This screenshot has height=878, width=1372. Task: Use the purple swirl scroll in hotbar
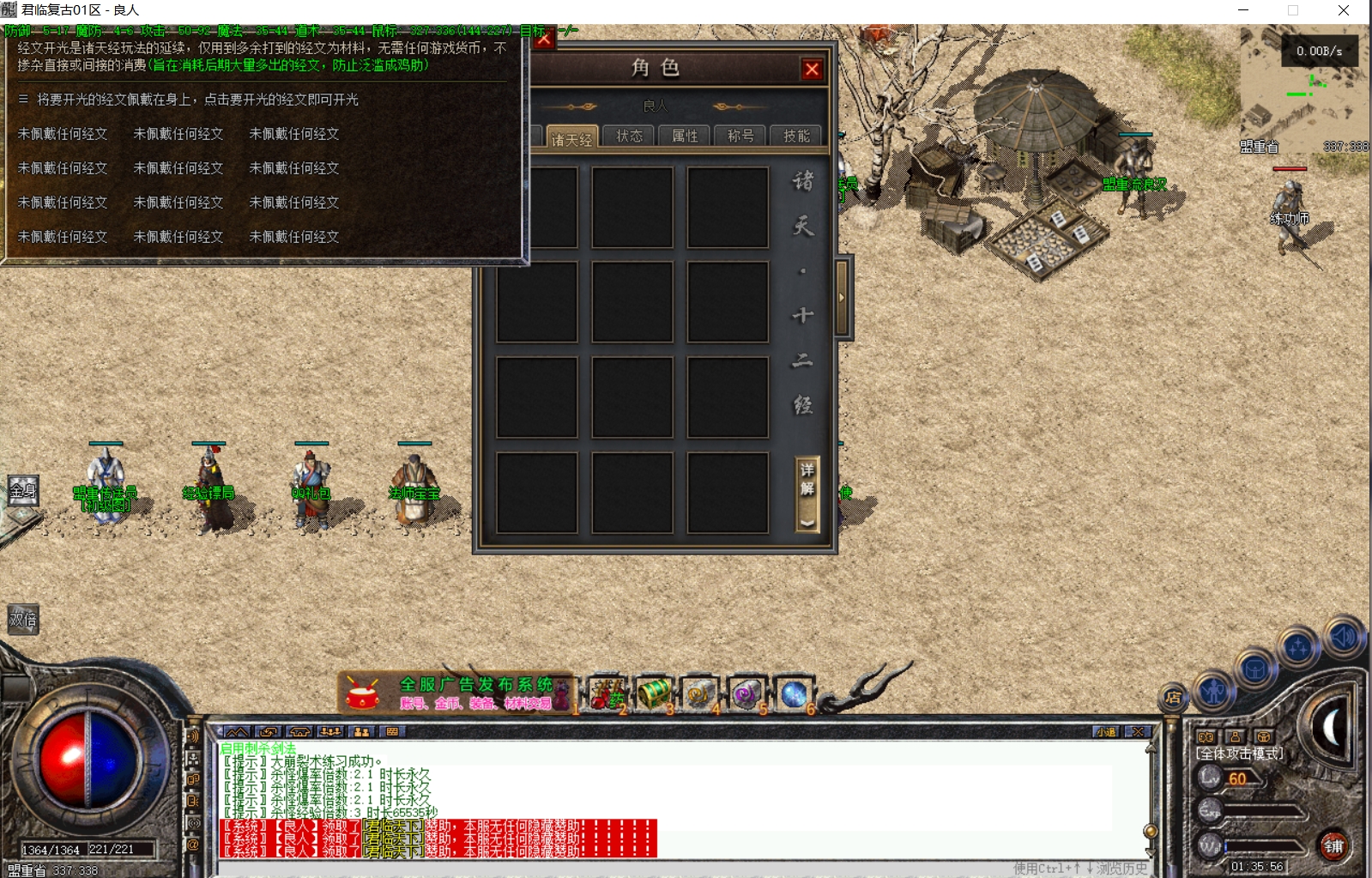746,693
